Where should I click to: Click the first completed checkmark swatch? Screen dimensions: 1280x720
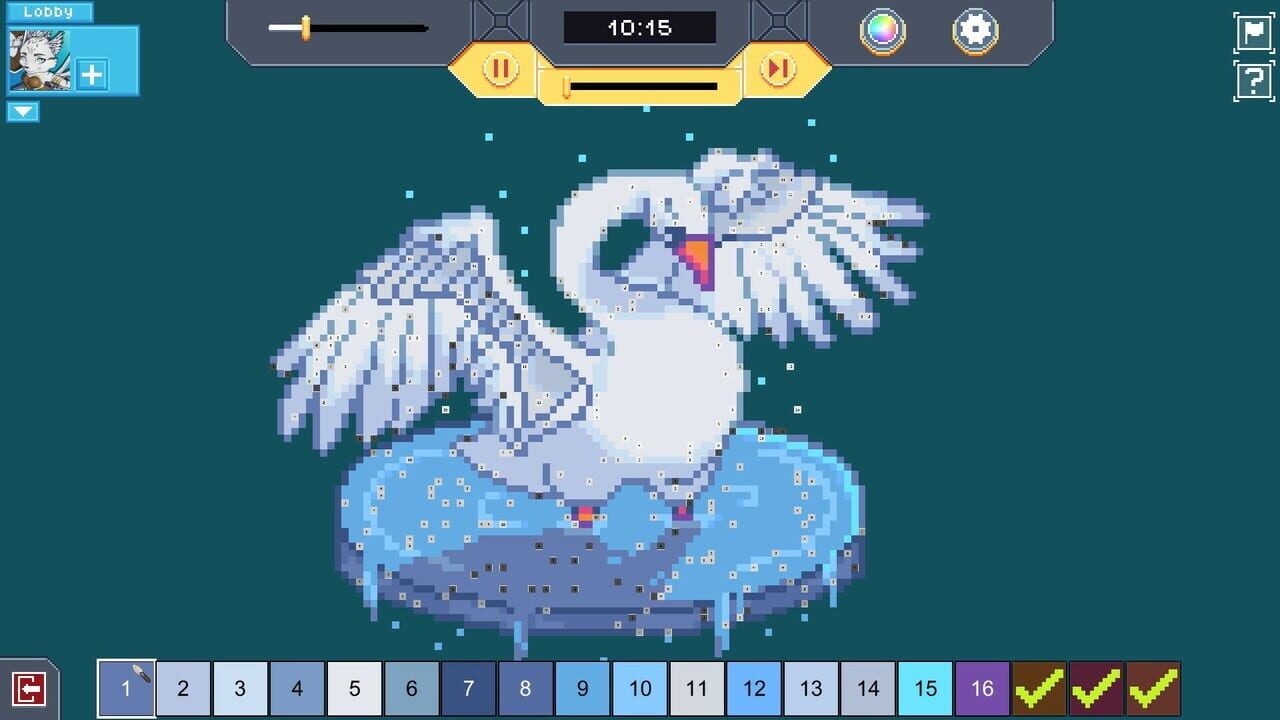(x=1038, y=688)
